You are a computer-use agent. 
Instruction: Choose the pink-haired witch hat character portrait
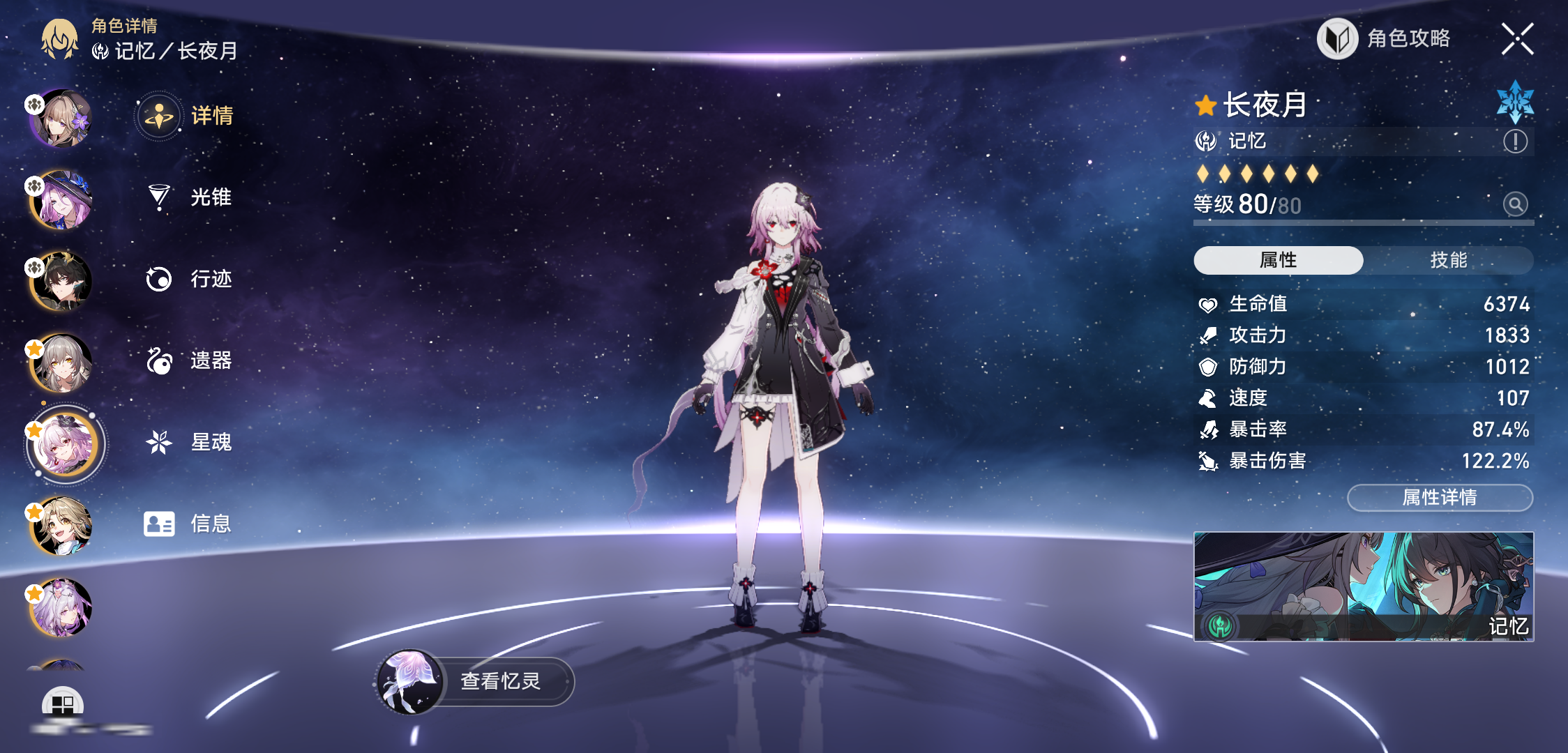pos(61,200)
